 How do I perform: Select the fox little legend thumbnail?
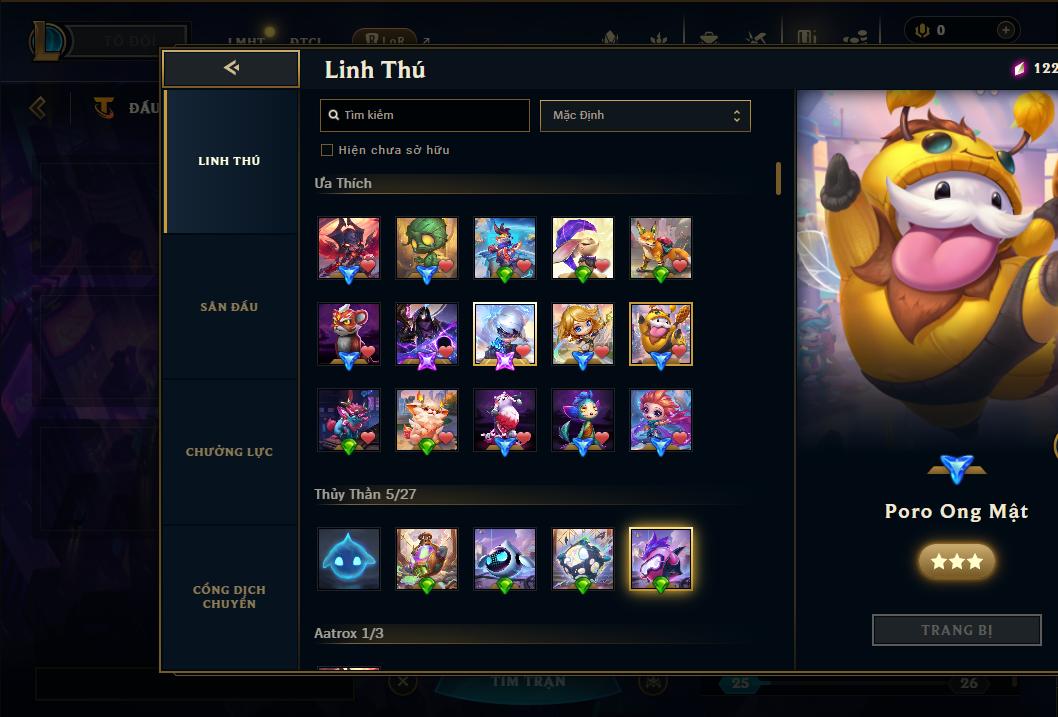click(661, 248)
